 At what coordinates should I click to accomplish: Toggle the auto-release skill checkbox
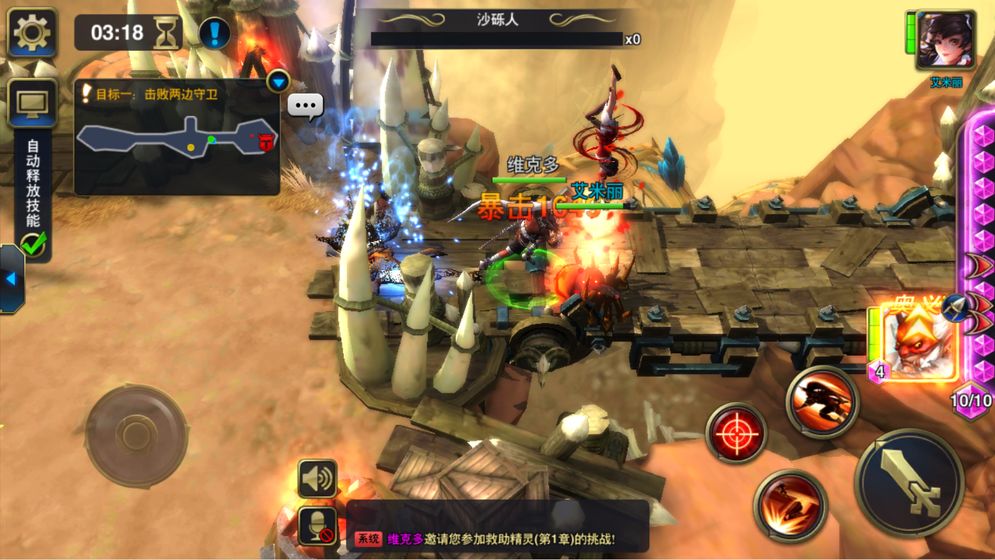34,243
